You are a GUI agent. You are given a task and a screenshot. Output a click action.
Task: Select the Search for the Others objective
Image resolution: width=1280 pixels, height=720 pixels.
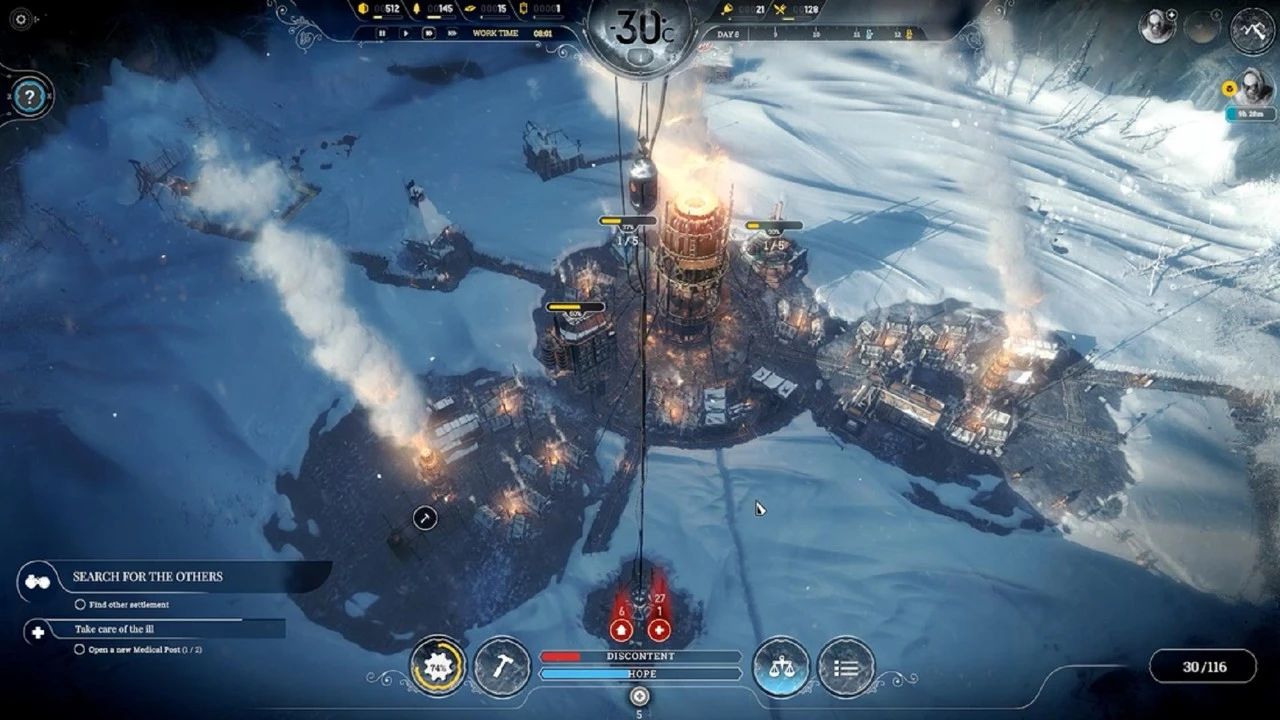coord(148,577)
